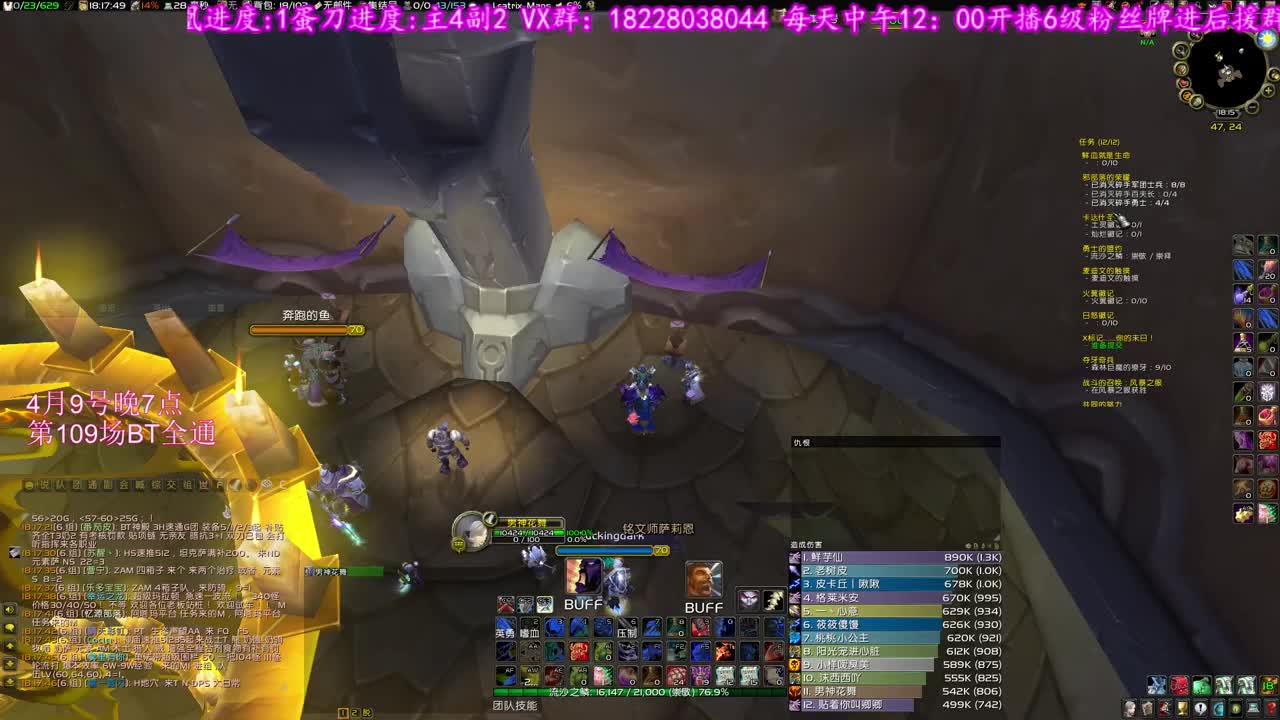Switch to the 交 trade chat tab

[170, 485]
